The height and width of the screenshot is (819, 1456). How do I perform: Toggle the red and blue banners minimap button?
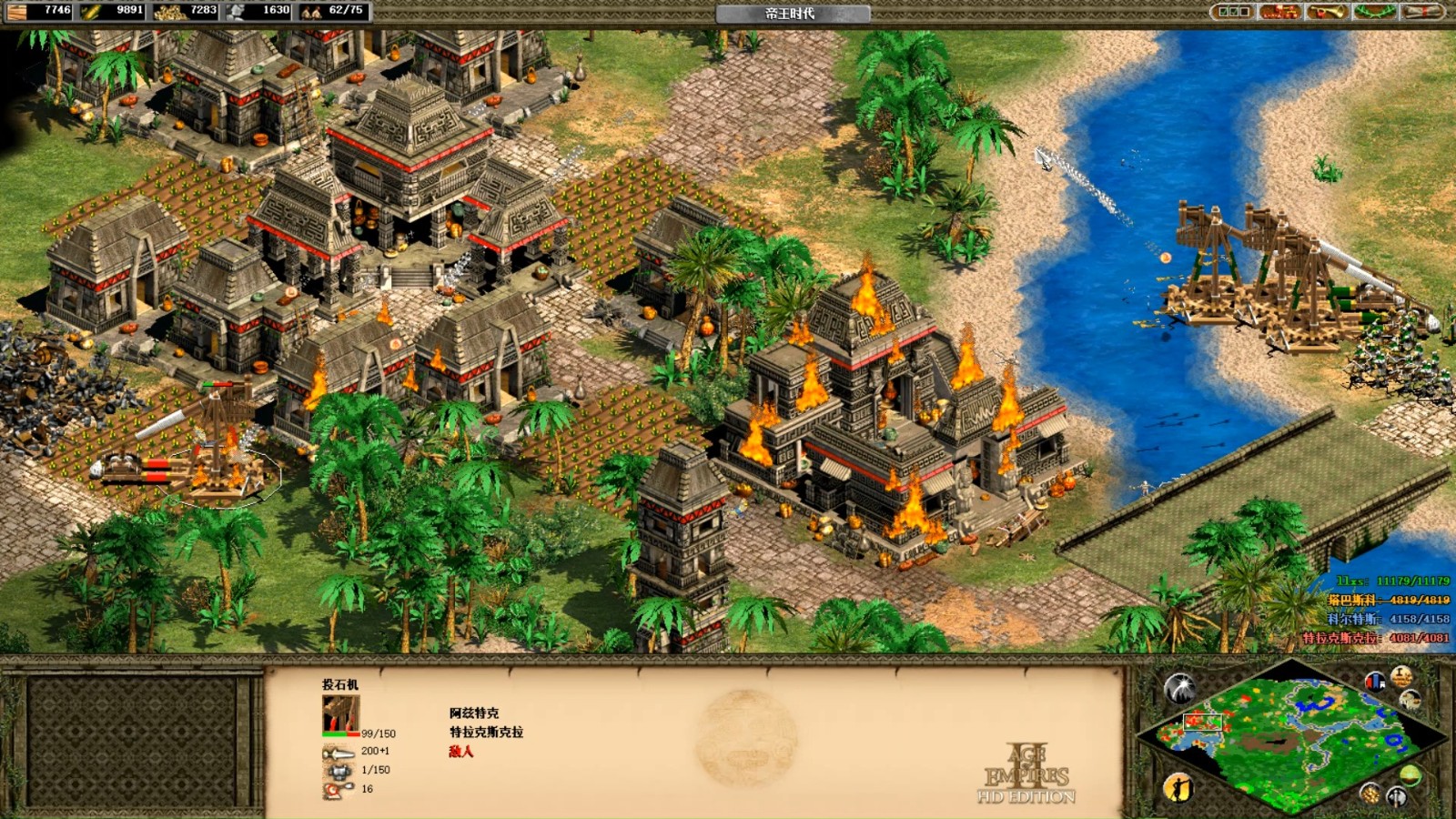coord(1375,680)
